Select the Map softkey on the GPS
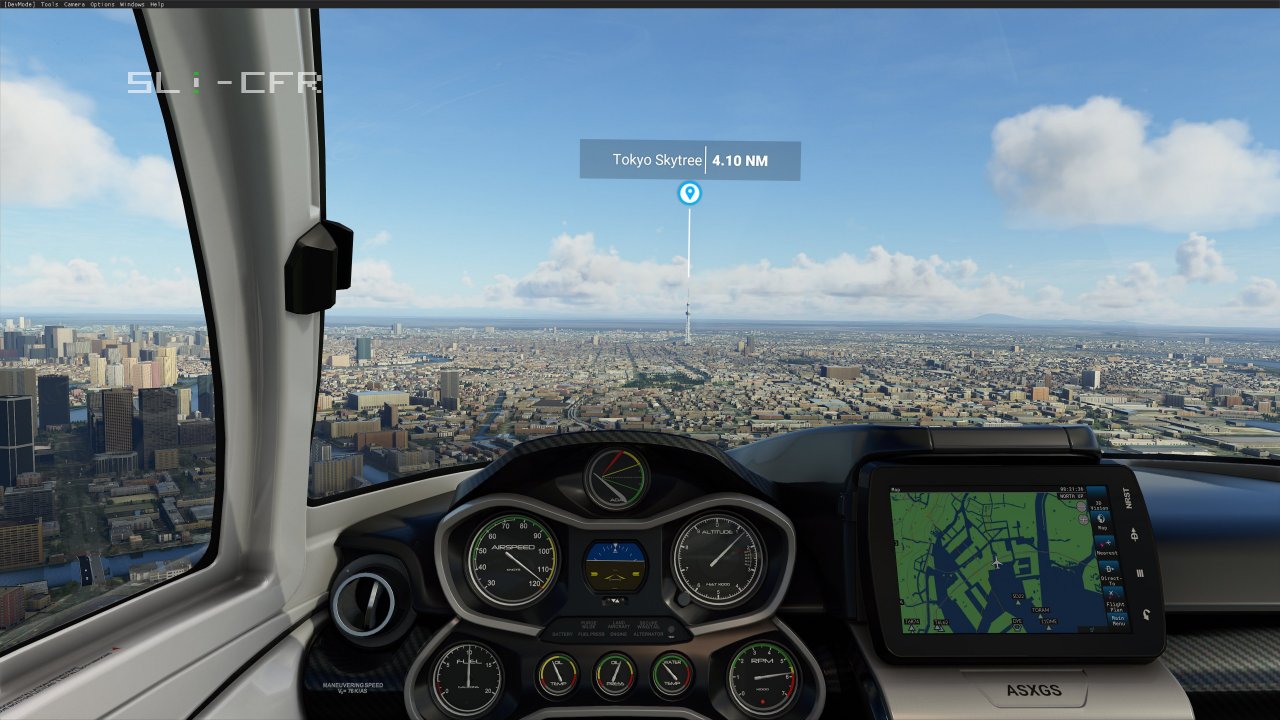This screenshot has width=1280, height=720. (1100, 521)
